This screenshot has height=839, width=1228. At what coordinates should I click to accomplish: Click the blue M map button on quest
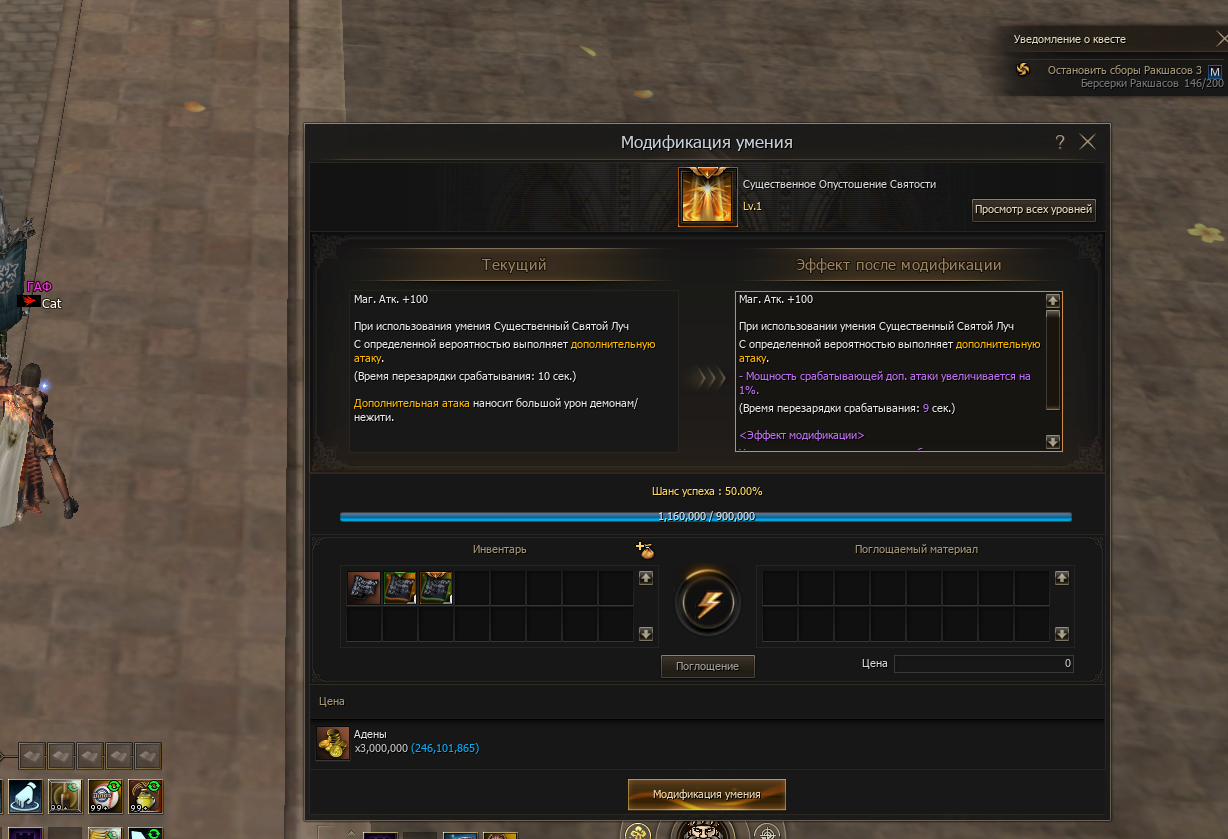[1215, 72]
